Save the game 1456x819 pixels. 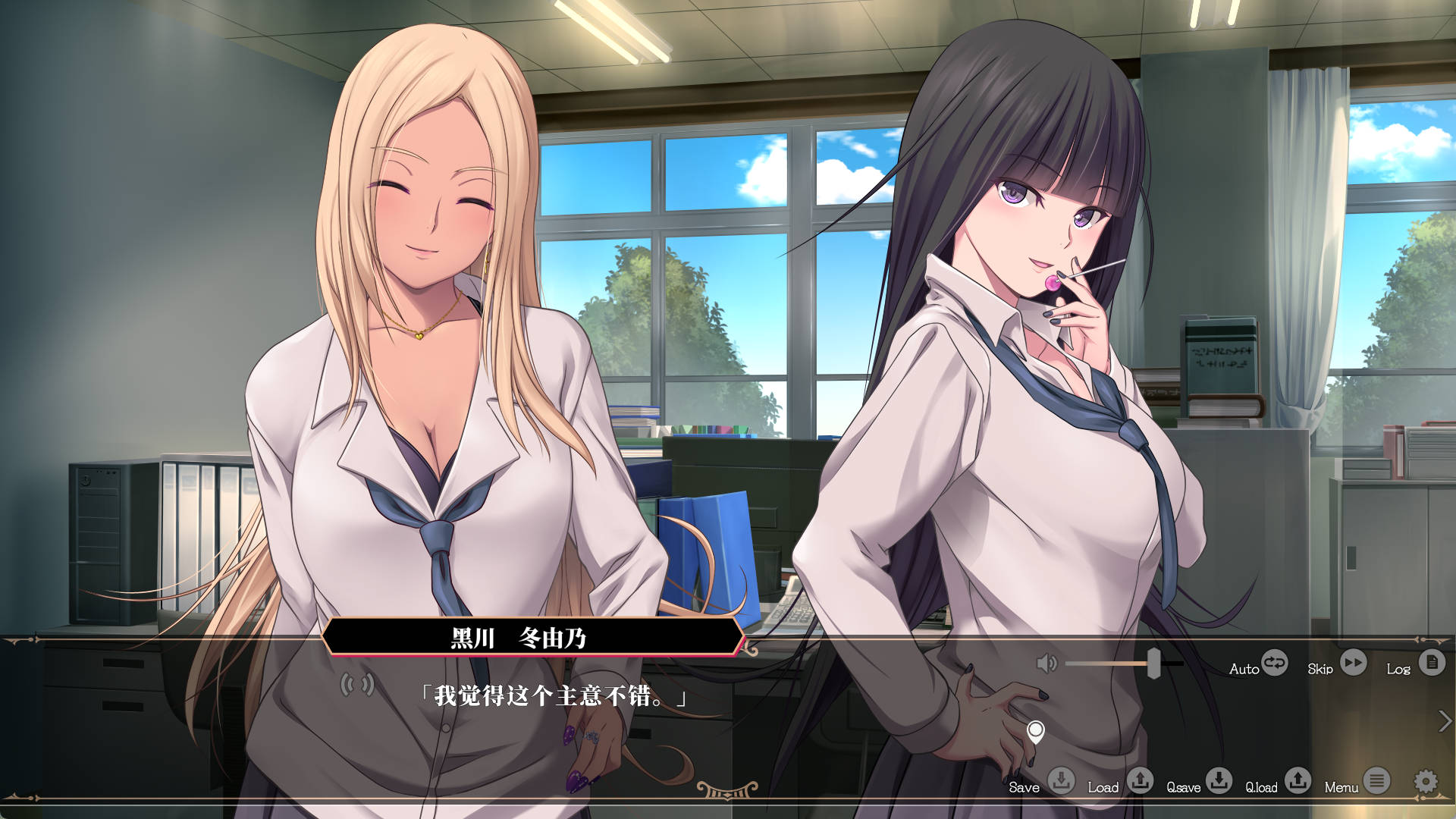pyautogui.click(x=1061, y=780)
